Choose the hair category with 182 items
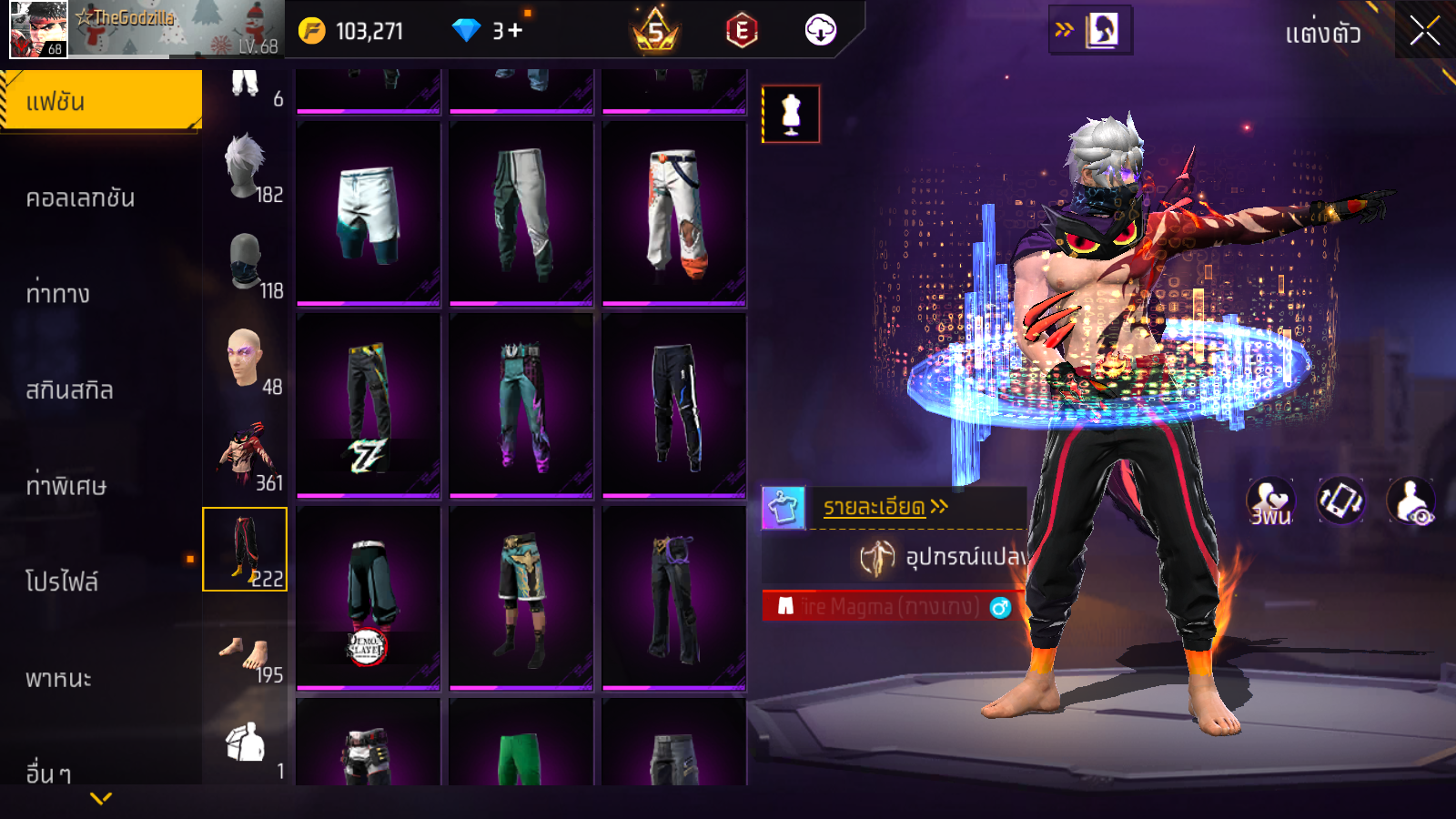This screenshot has width=1456, height=819. (246, 168)
